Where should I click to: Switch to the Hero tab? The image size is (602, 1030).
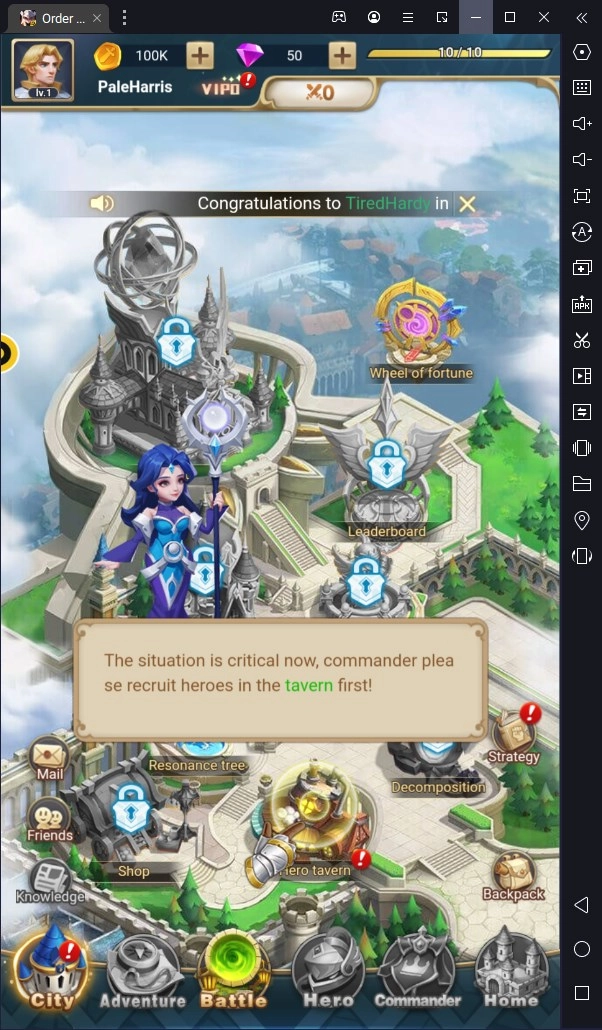click(328, 970)
